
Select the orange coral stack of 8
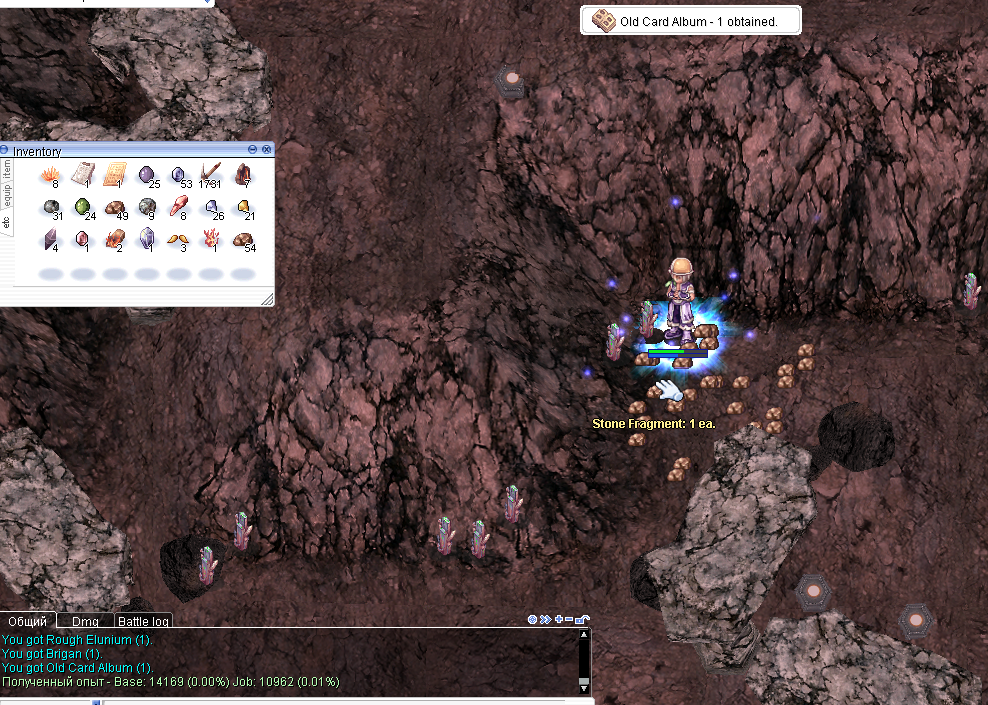pos(48,177)
